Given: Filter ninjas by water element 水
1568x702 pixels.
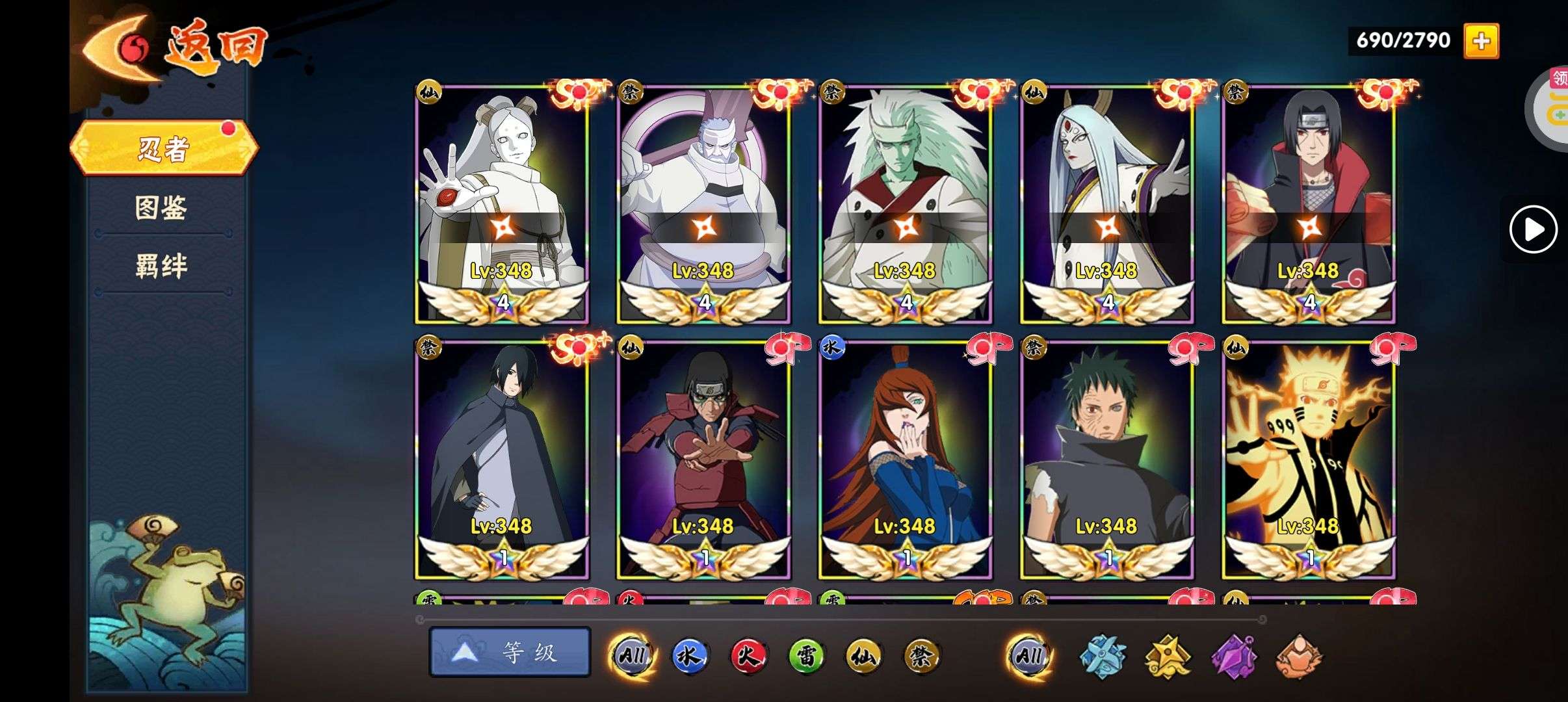Looking at the screenshot, I should pos(689,655).
